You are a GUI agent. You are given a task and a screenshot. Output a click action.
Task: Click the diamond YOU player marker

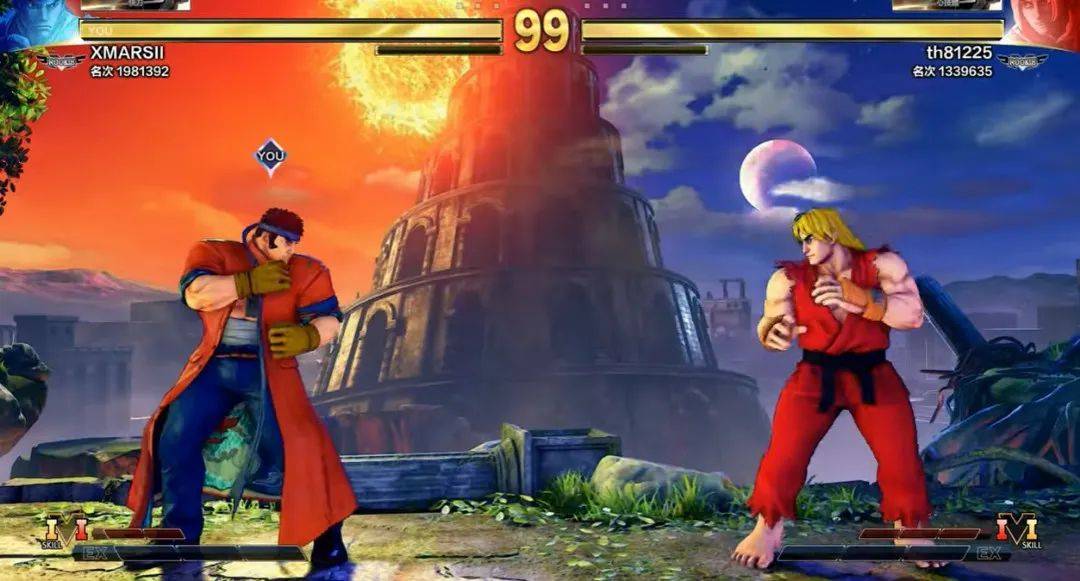click(x=270, y=156)
